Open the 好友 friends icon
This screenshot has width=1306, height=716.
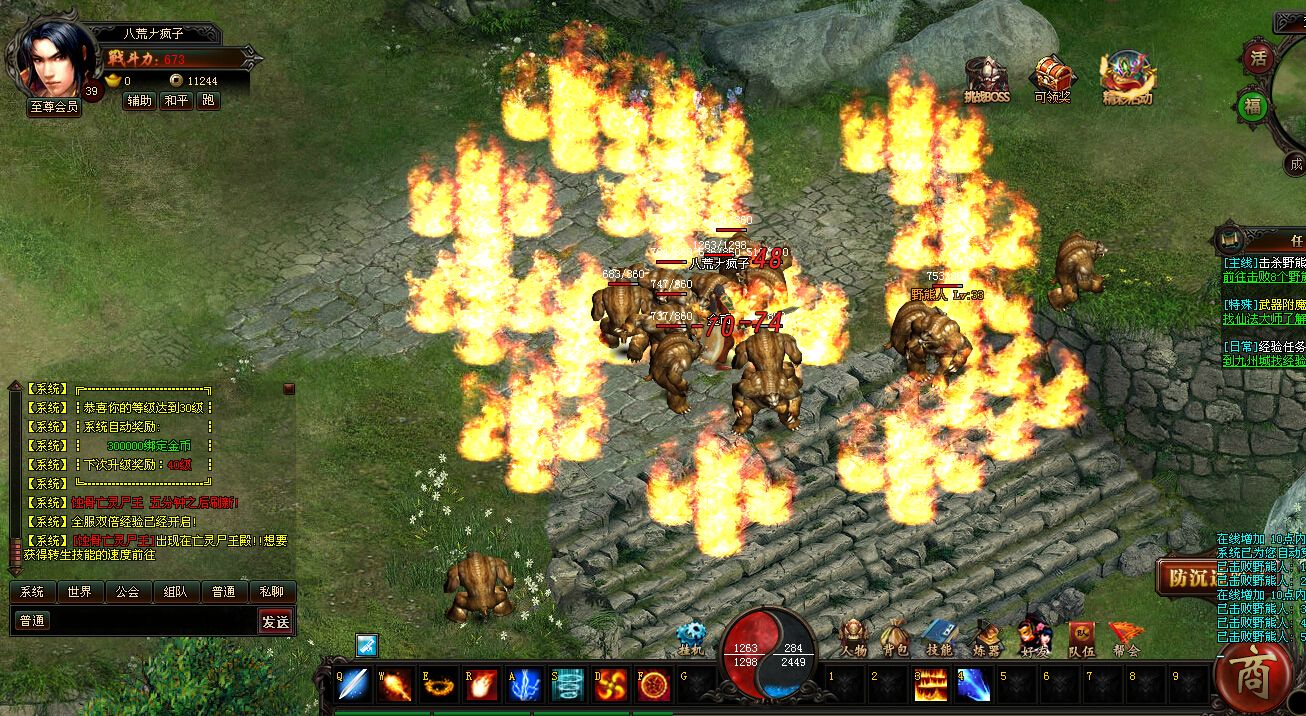(x=1033, y=638)
